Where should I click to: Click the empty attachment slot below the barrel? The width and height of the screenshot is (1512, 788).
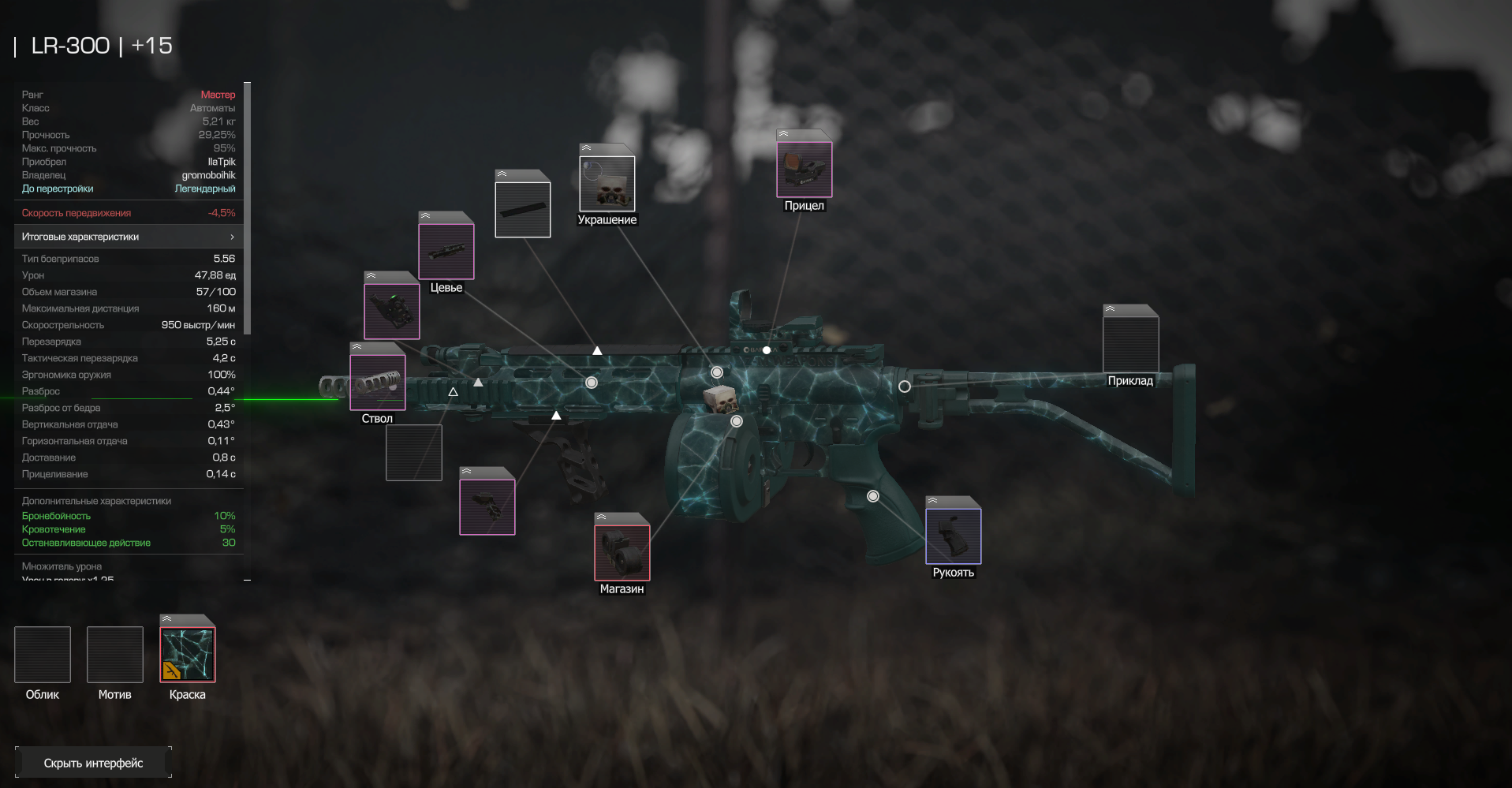(413, 452)
